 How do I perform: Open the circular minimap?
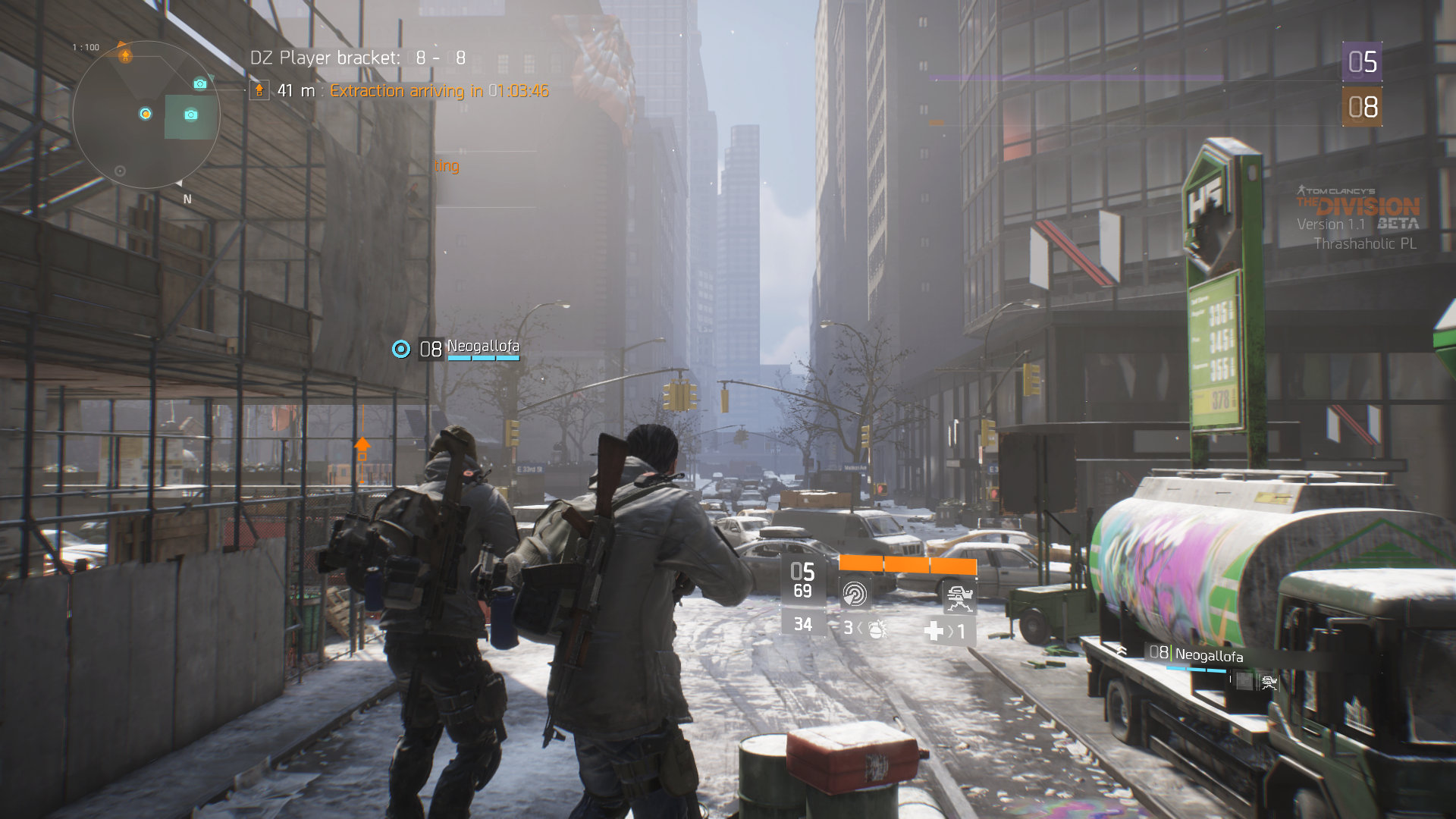(146, 115)
